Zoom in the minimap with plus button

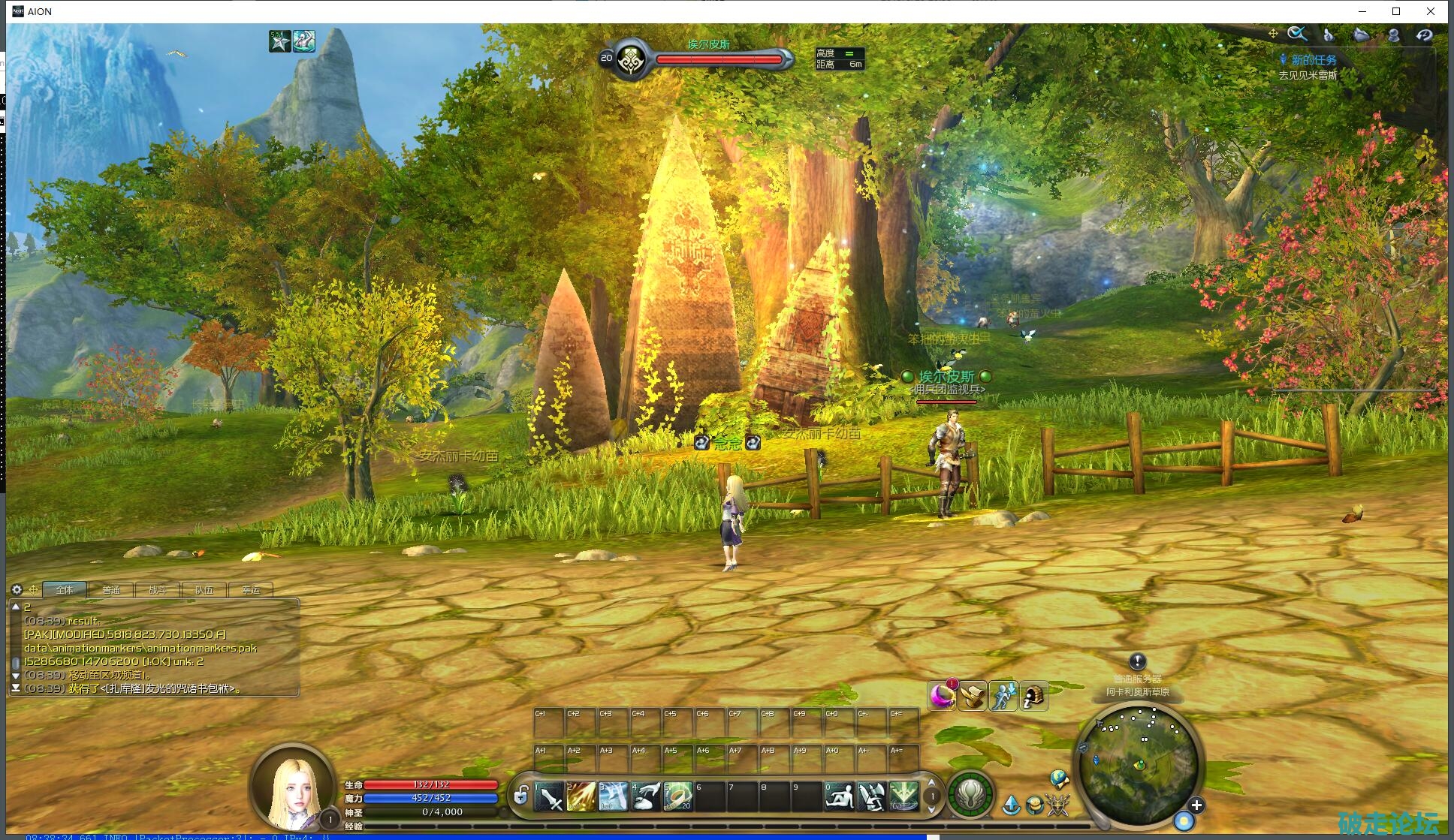coord(1196,805)
